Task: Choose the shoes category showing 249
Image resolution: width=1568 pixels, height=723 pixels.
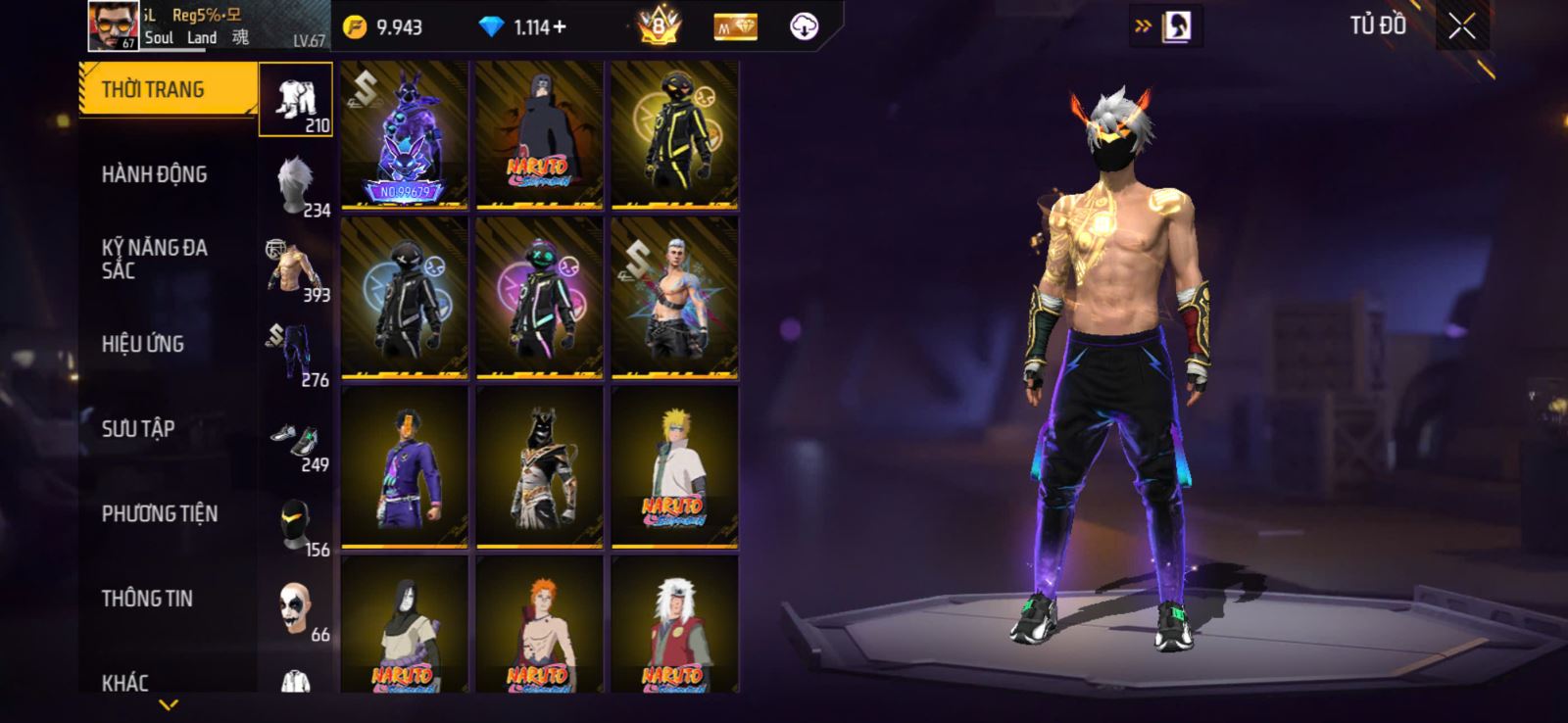Action: point(296,440)
